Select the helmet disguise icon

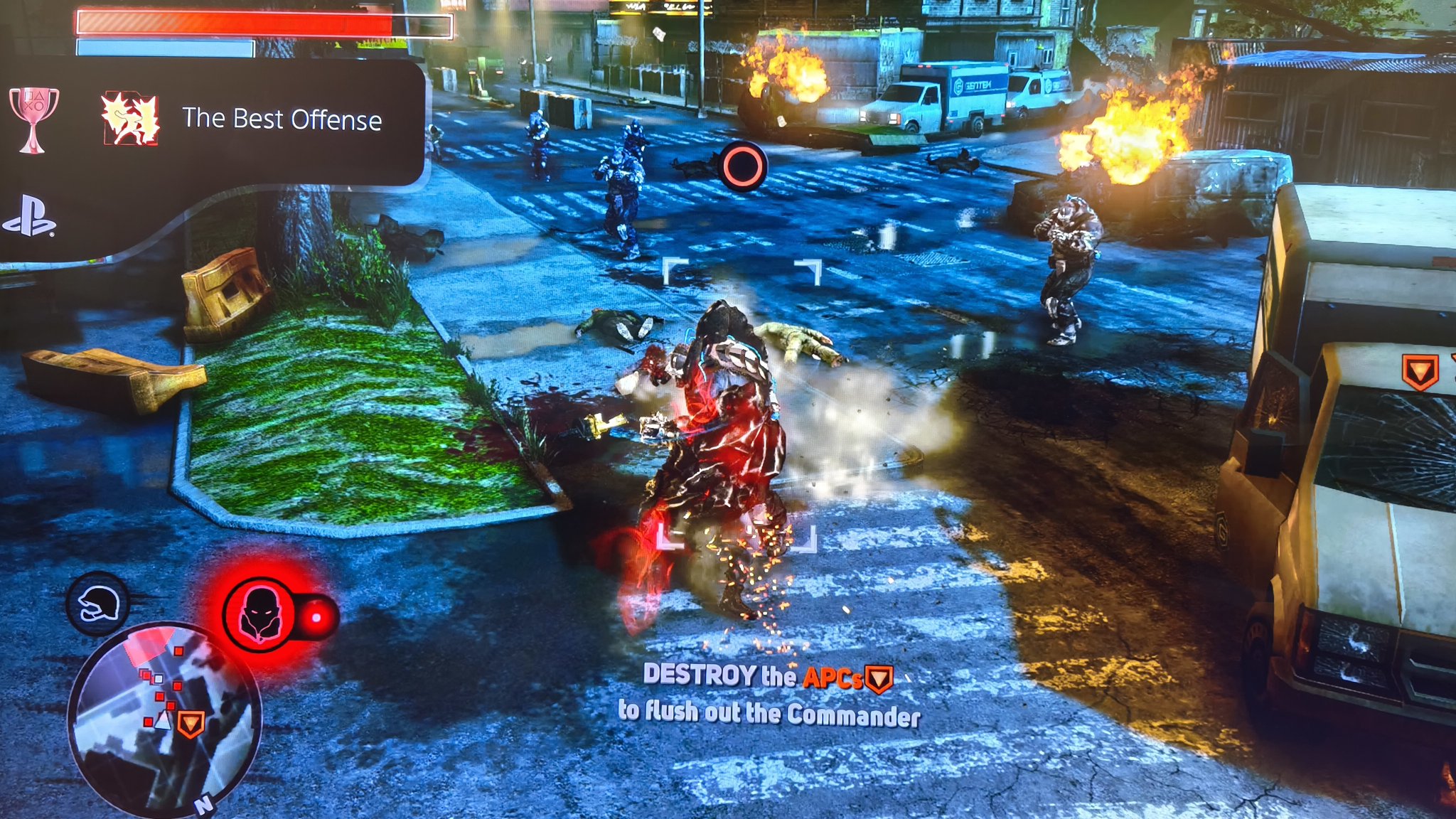pos(98,604)
